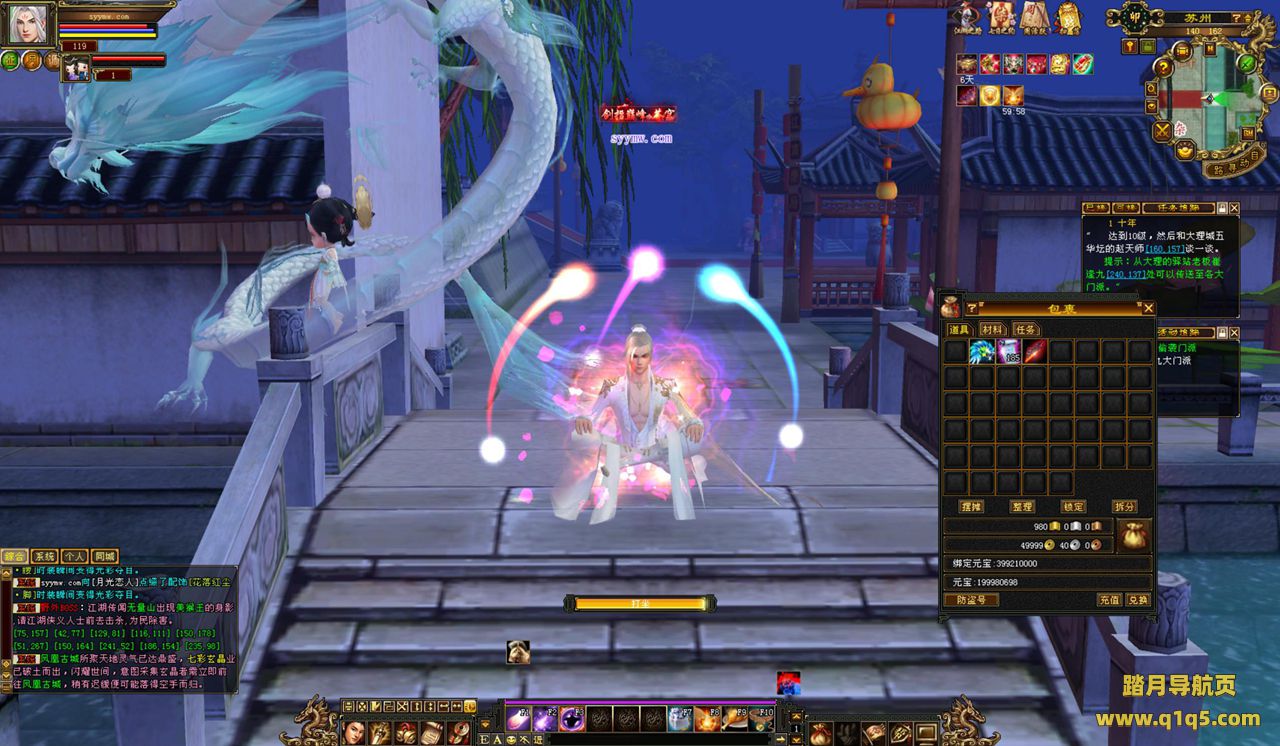Select the red blade item slot
The height and width of the screenshot is (746, 1280).
pos(1034,351)
